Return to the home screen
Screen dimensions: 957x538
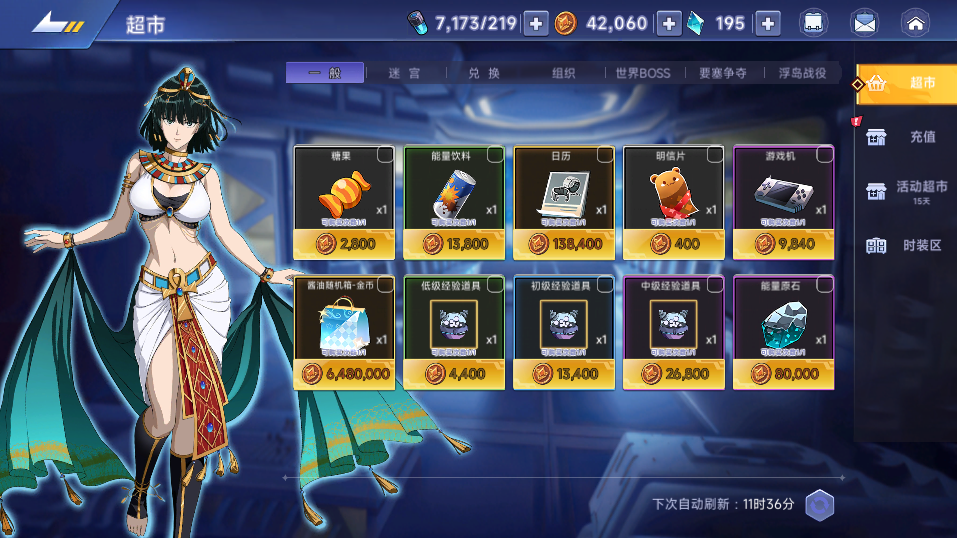coord(914,23)
